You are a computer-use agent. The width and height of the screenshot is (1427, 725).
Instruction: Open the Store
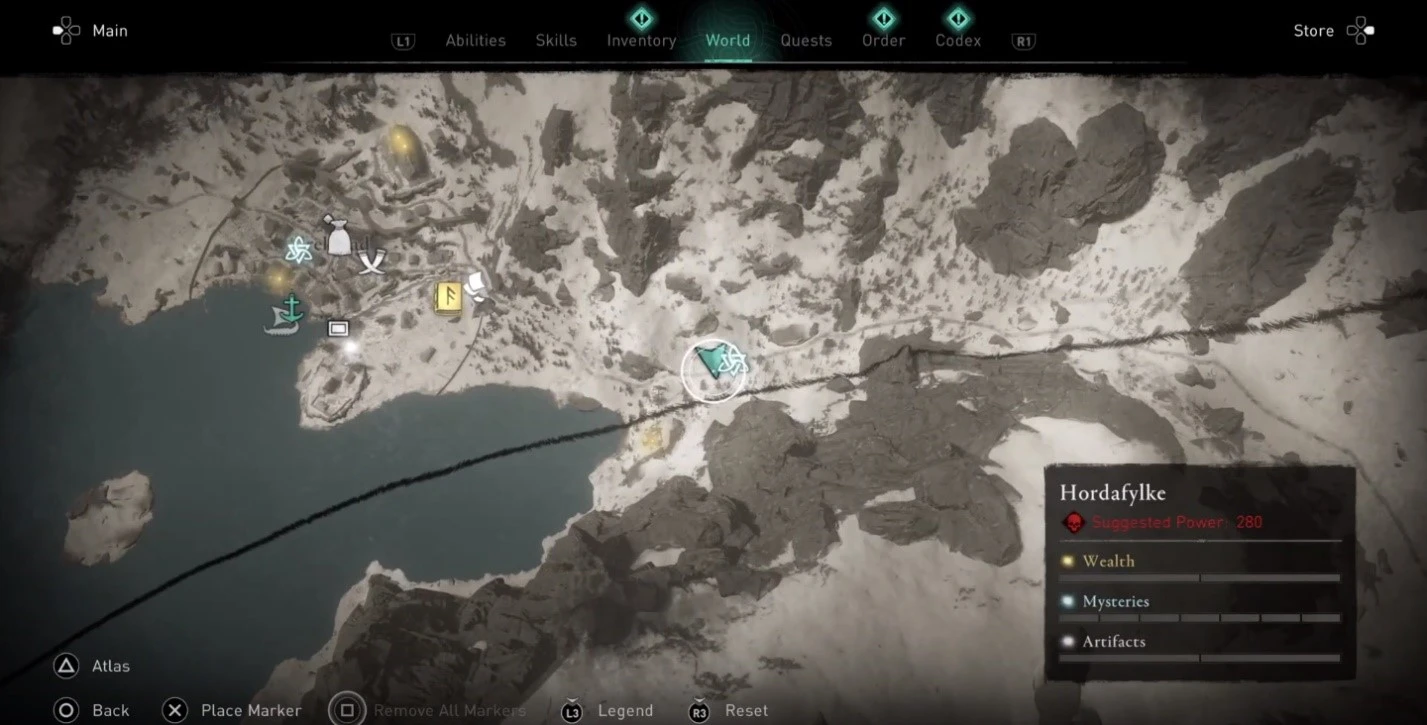pyautogui.click(x=1313, y=30)
